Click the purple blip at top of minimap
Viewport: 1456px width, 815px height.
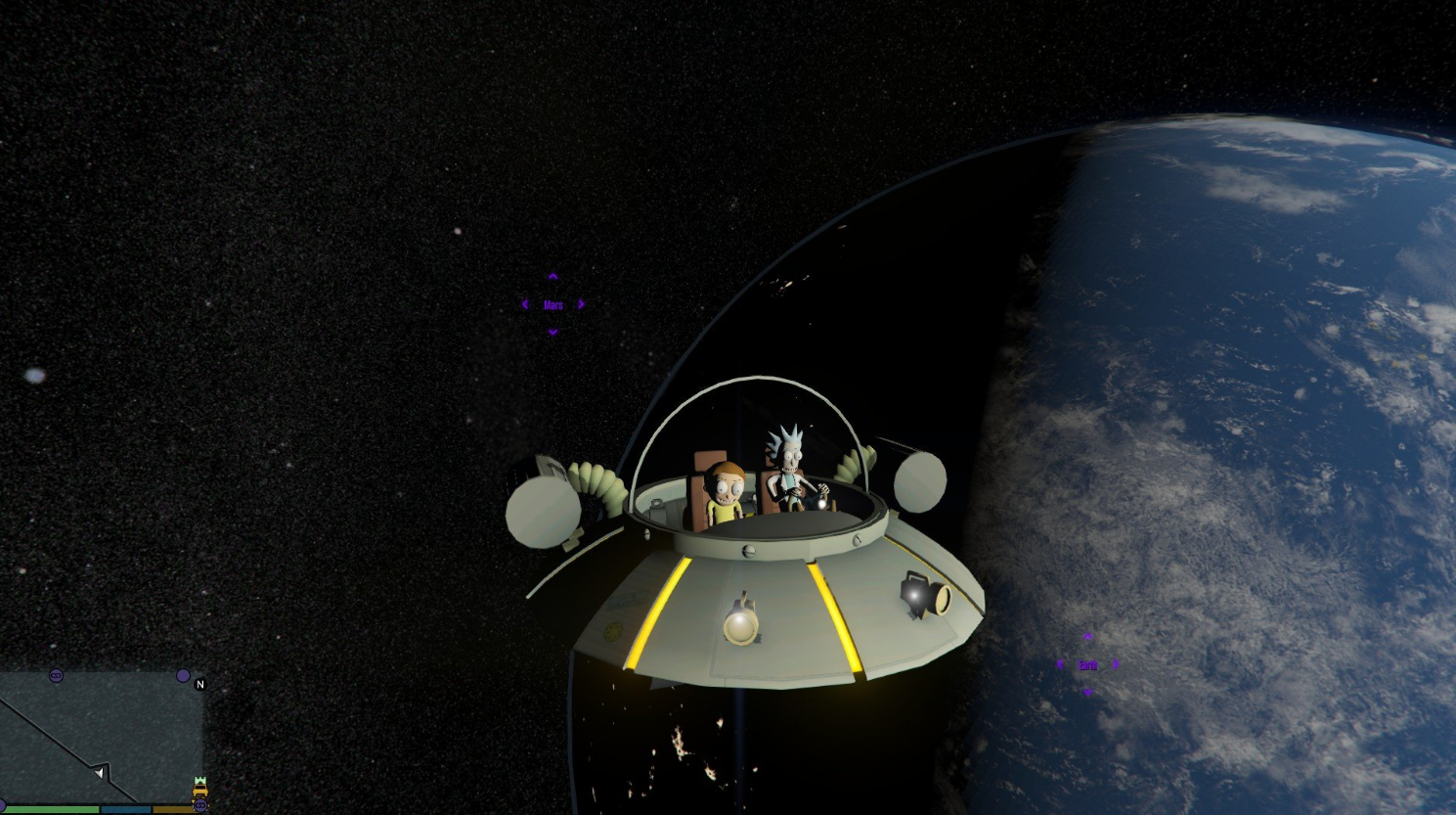(57, 675)
